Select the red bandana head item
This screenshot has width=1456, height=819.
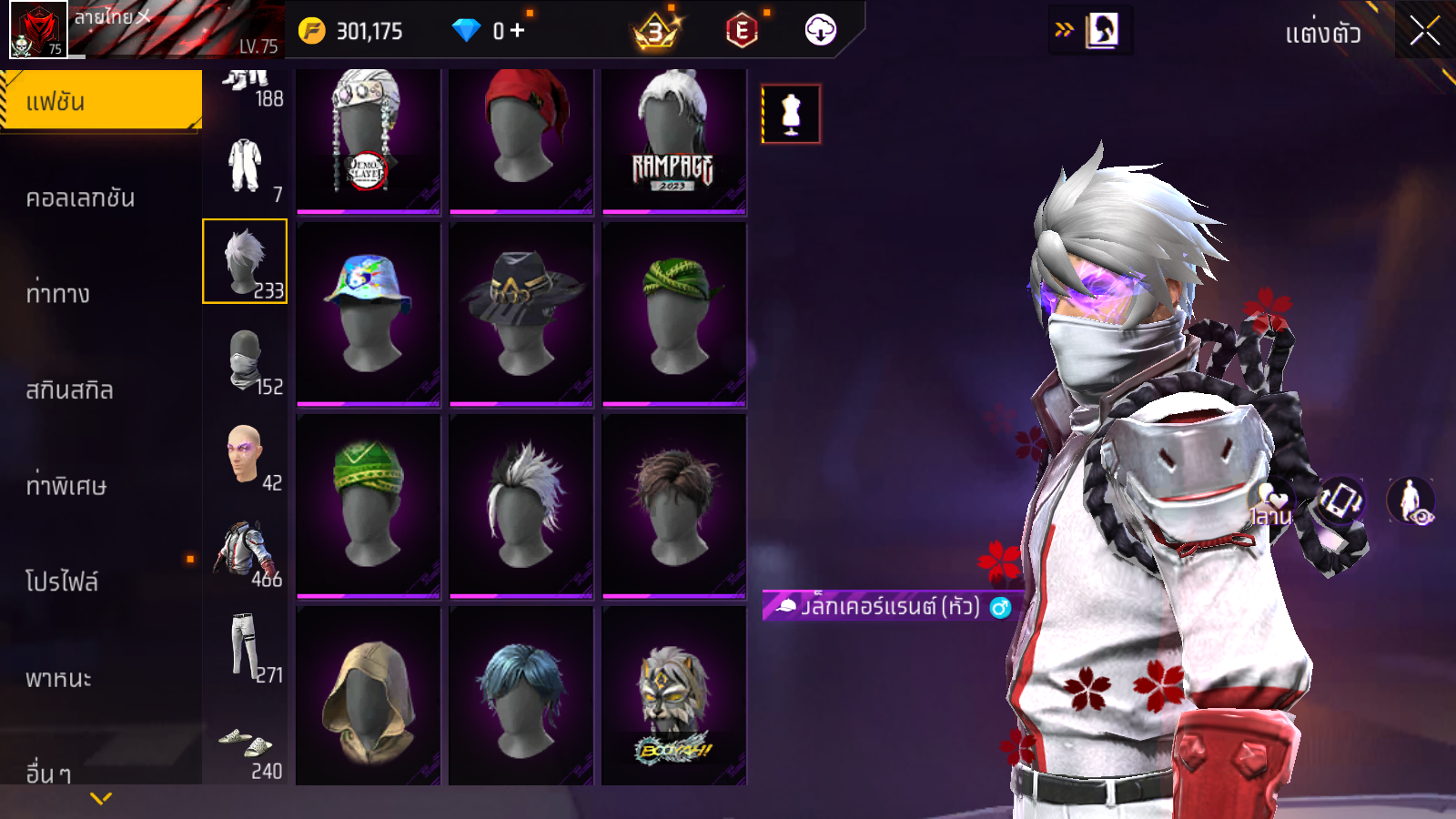click(x=521, y=141)
